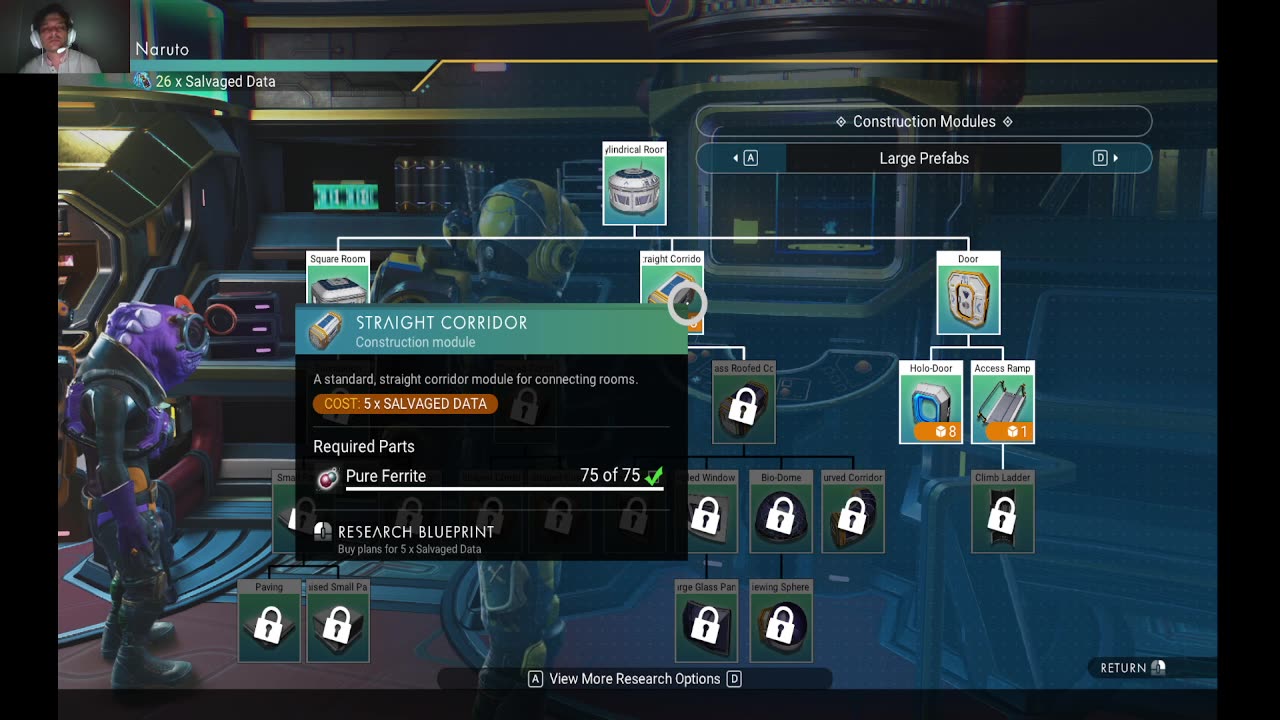Click Return to exit research menu
1280x720 pixels.
1132,668
